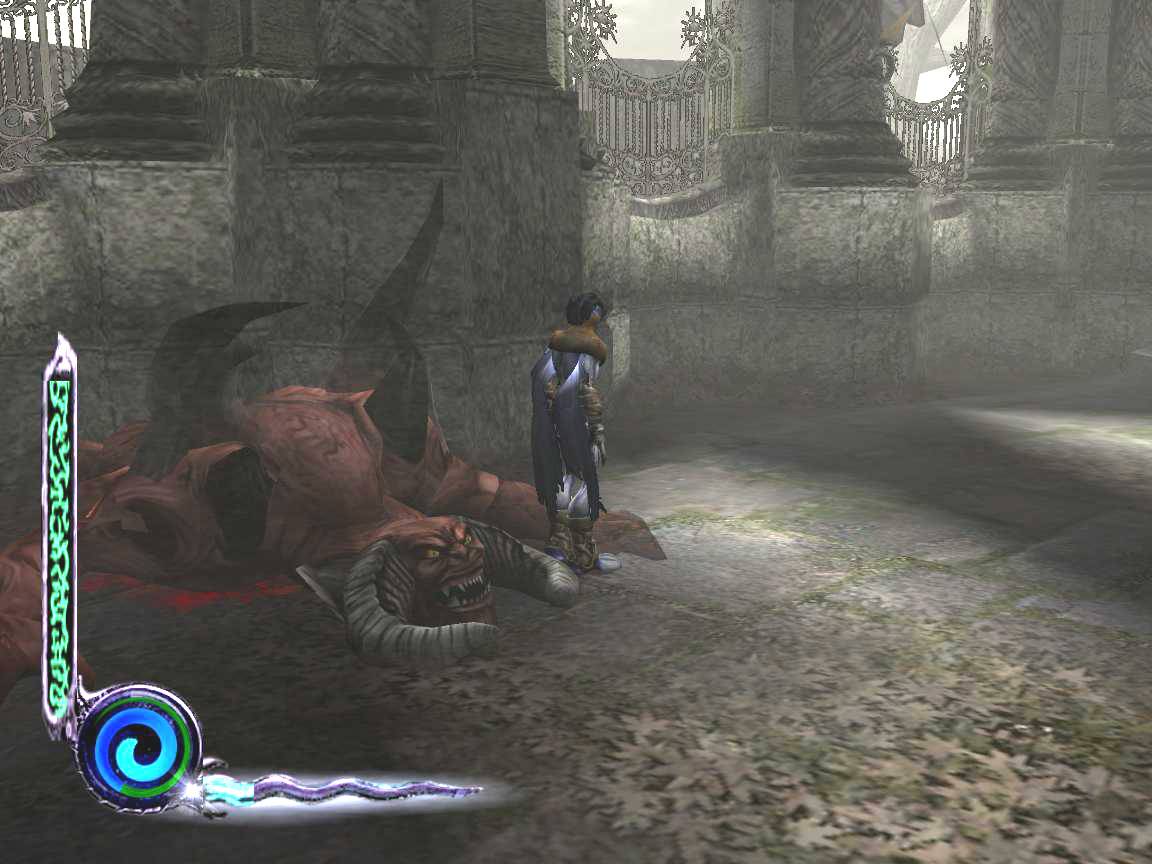The height and width of the screenshot is (864, 1152).
Task: Click the blue spiral soul emblem
Action: [x=139, y=747]
